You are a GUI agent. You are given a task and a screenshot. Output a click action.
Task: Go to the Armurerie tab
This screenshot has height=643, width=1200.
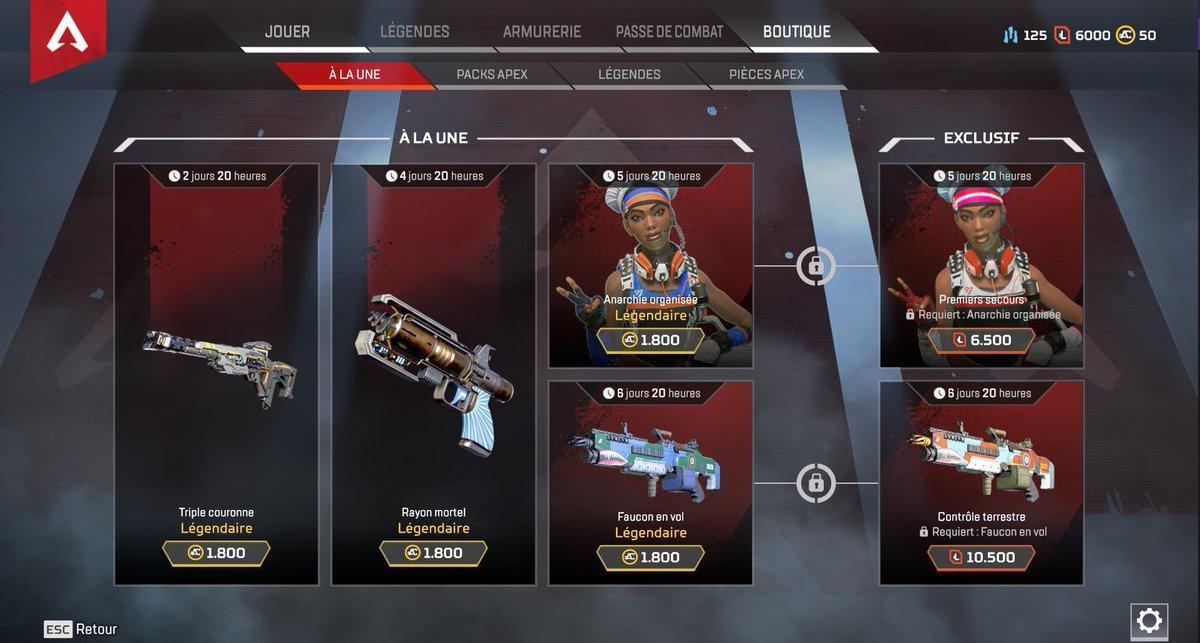pyautogui.click(x=541, y=32)
